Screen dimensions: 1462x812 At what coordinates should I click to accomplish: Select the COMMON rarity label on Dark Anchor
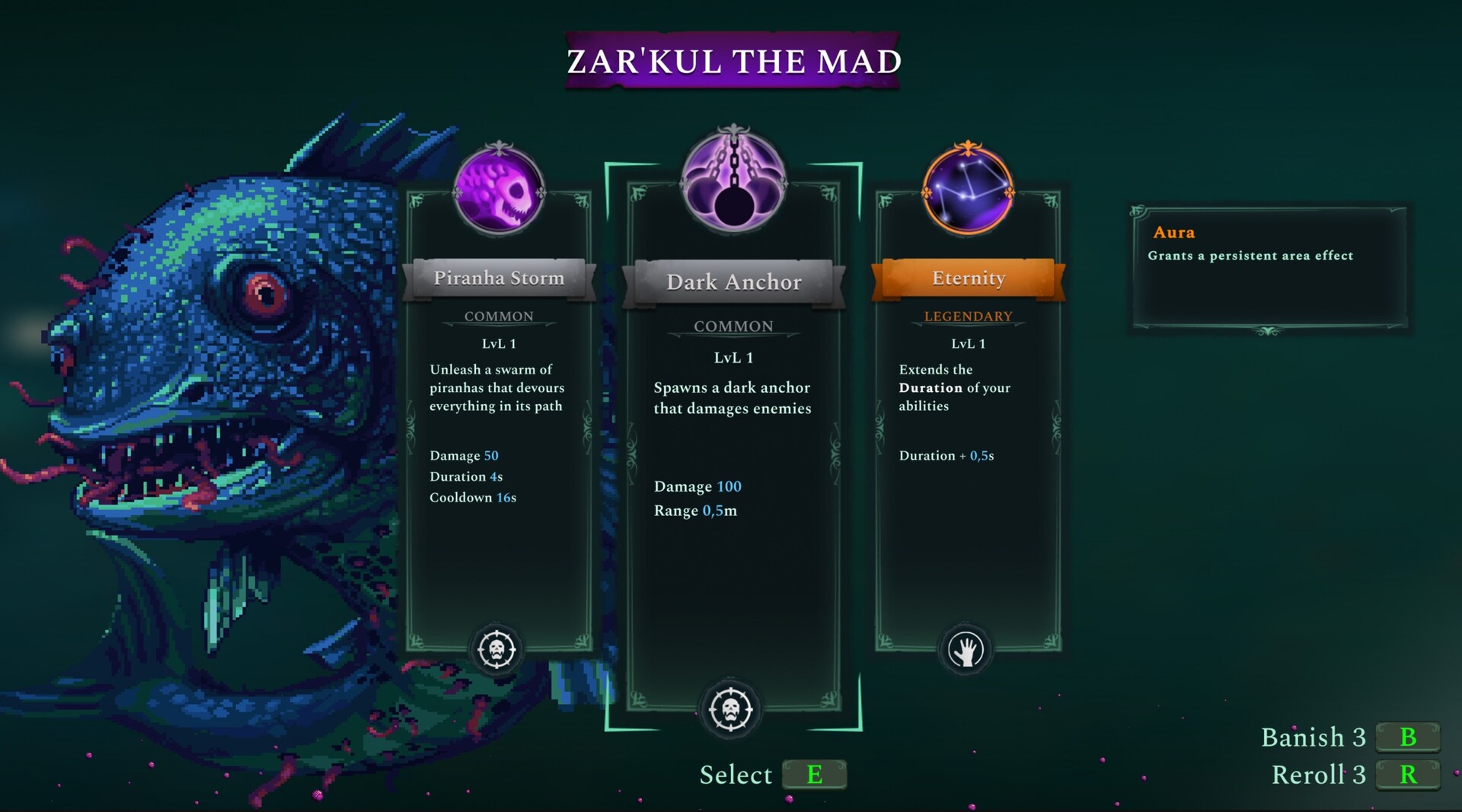(x=733, y=326)
